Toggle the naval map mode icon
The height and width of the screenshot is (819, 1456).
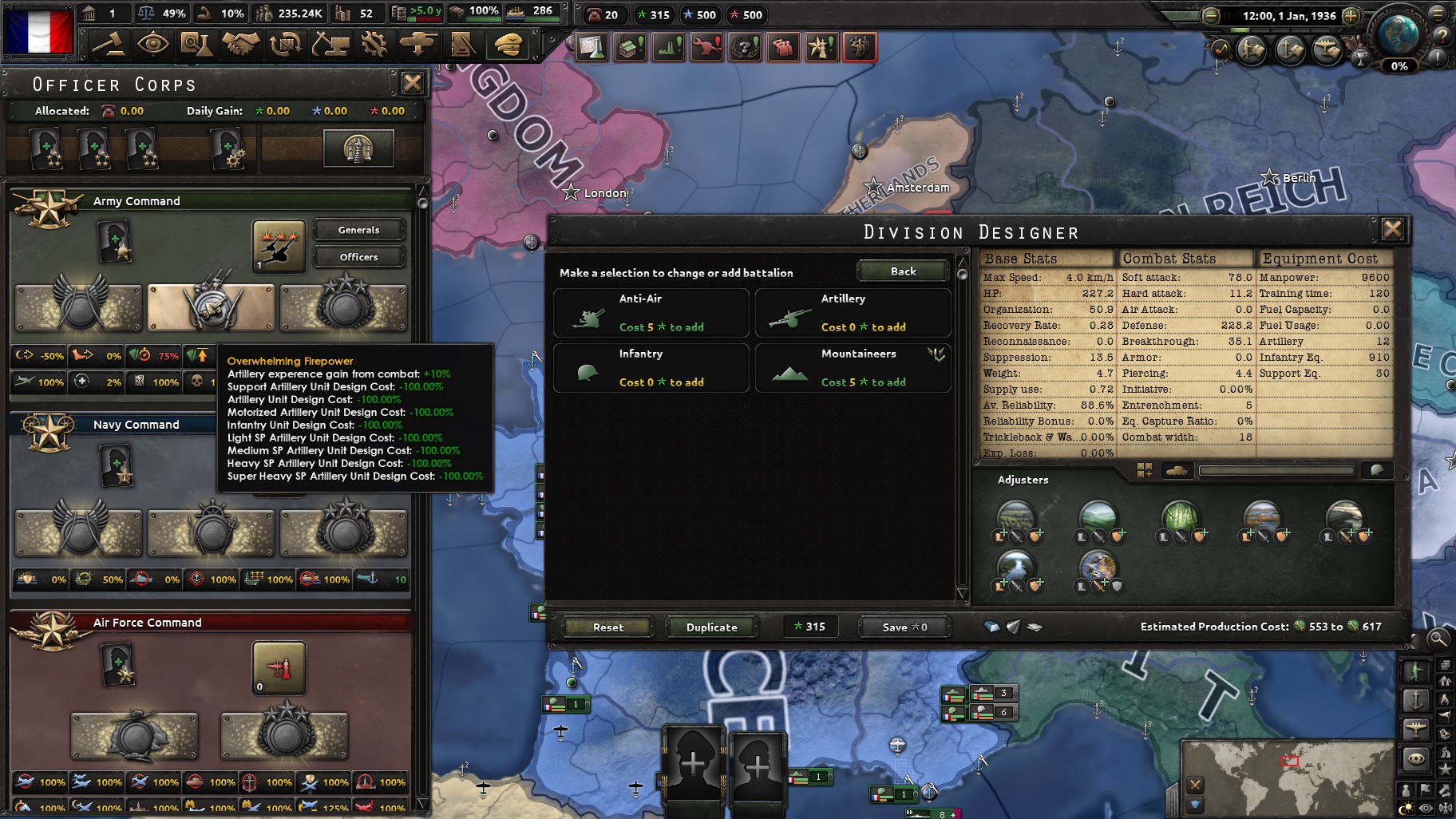point(1417,699)
